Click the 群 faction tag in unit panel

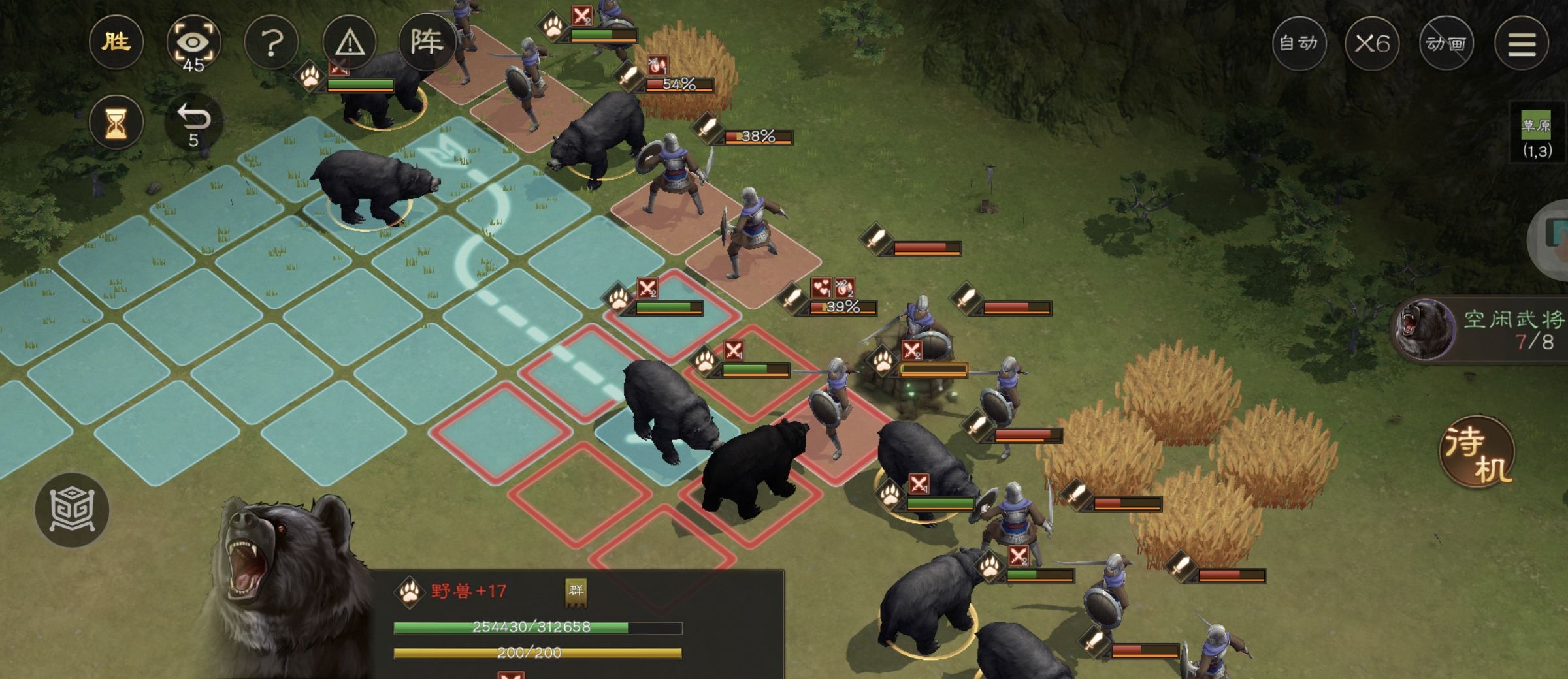pos(576,592)
